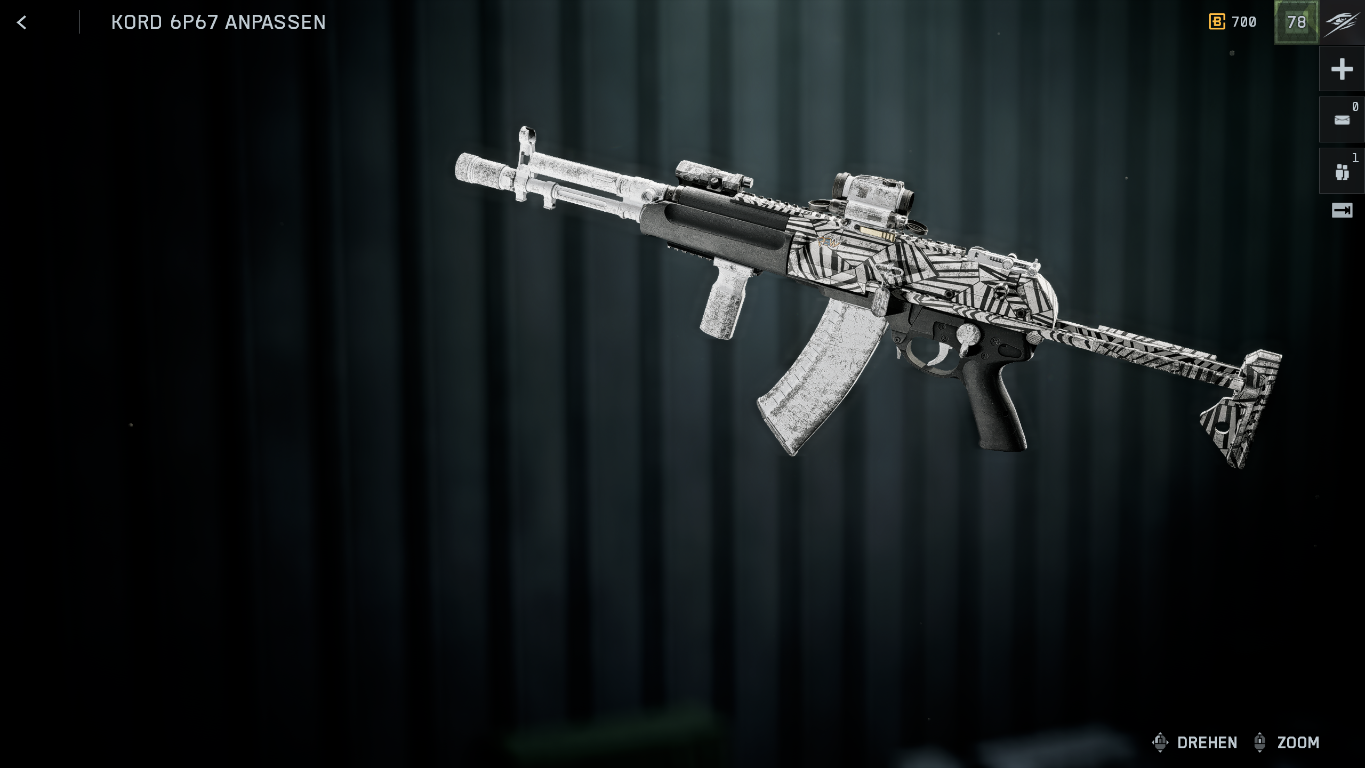Click the ZOOM mouse control icon
The height and width of the screenshot is (768, 1365).
point(1261,742)
